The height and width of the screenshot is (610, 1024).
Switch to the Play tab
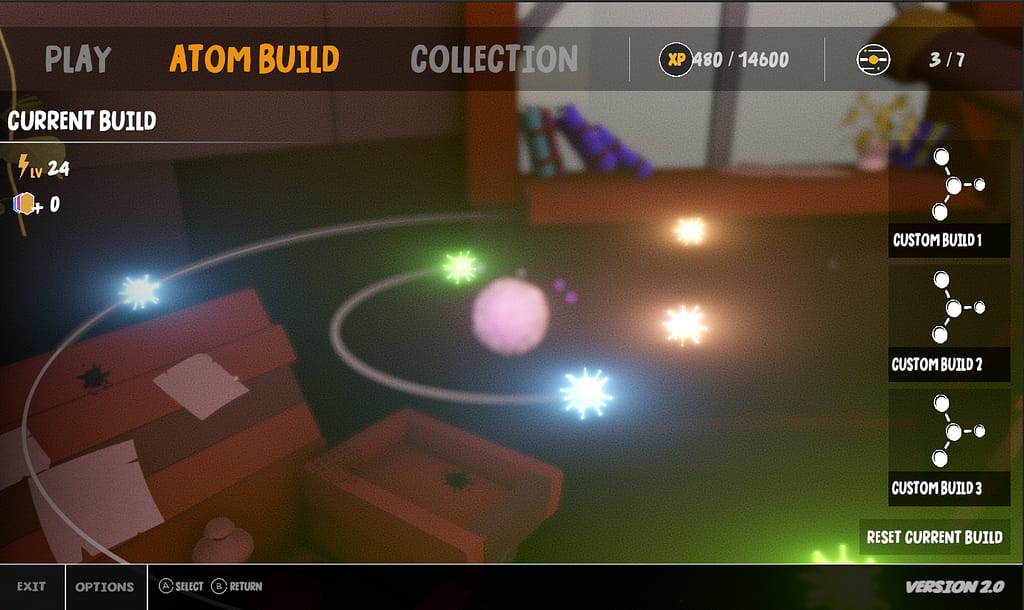(77, 59)
